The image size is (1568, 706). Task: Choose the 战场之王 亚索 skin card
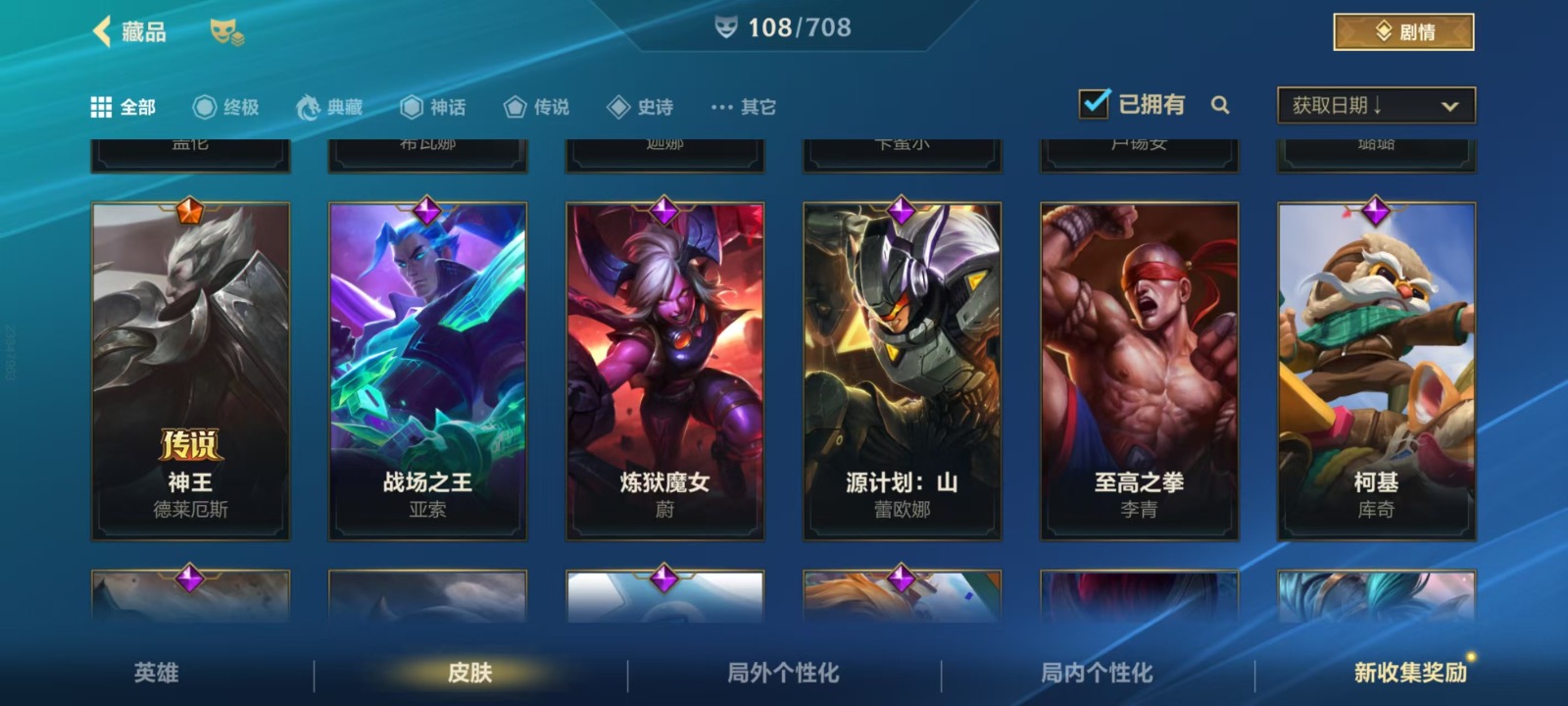(x=427, y=371)
